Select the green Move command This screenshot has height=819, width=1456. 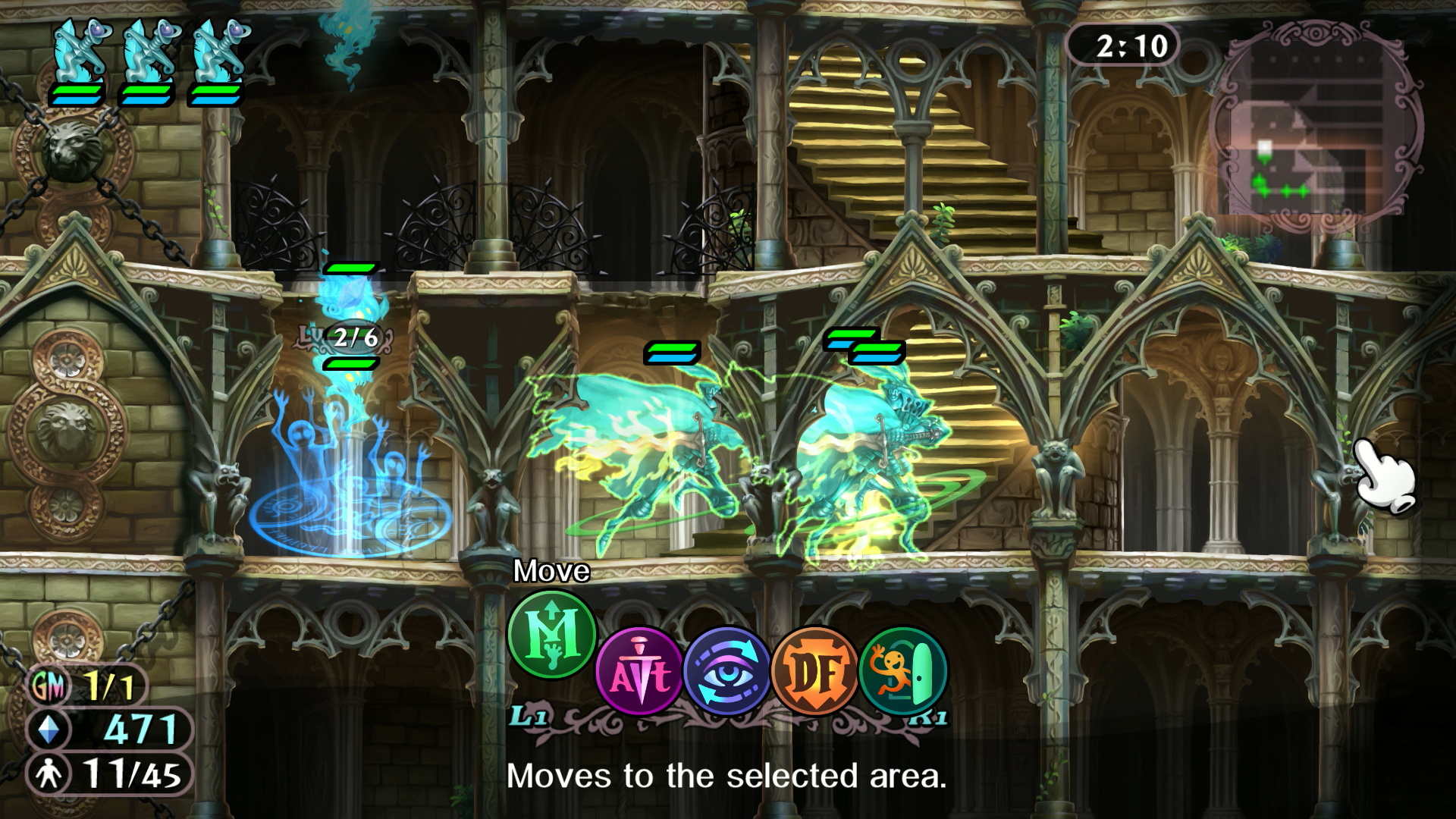coord(551,635)
